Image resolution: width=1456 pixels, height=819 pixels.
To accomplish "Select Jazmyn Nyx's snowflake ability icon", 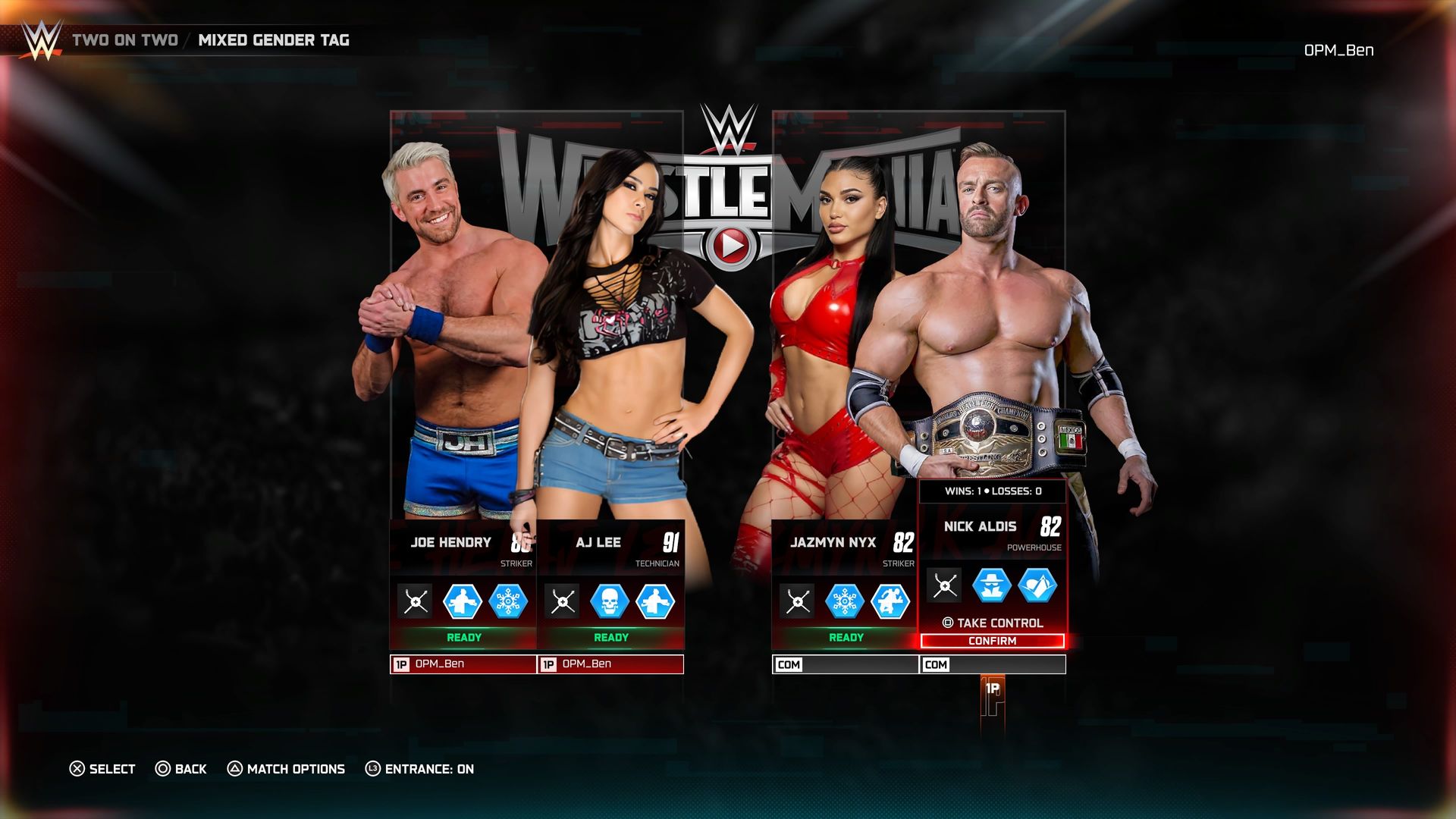I will pos(846,601).
